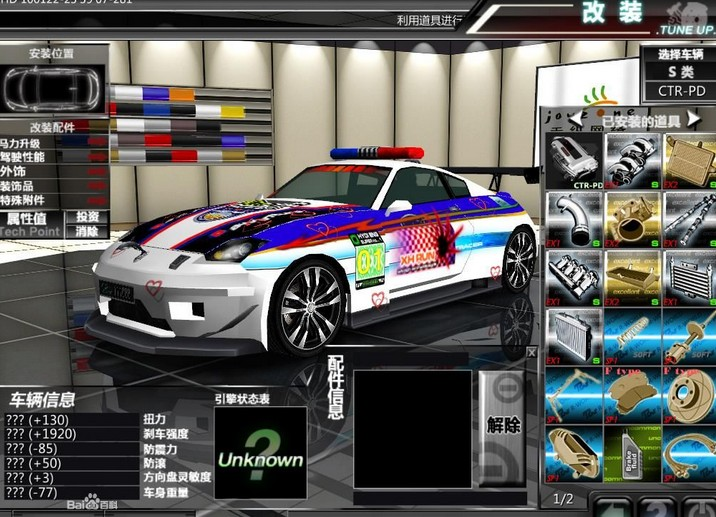Select the gold turbocharger part slot
The height and width of the screenshot is (517, 716).
[630, 218]
